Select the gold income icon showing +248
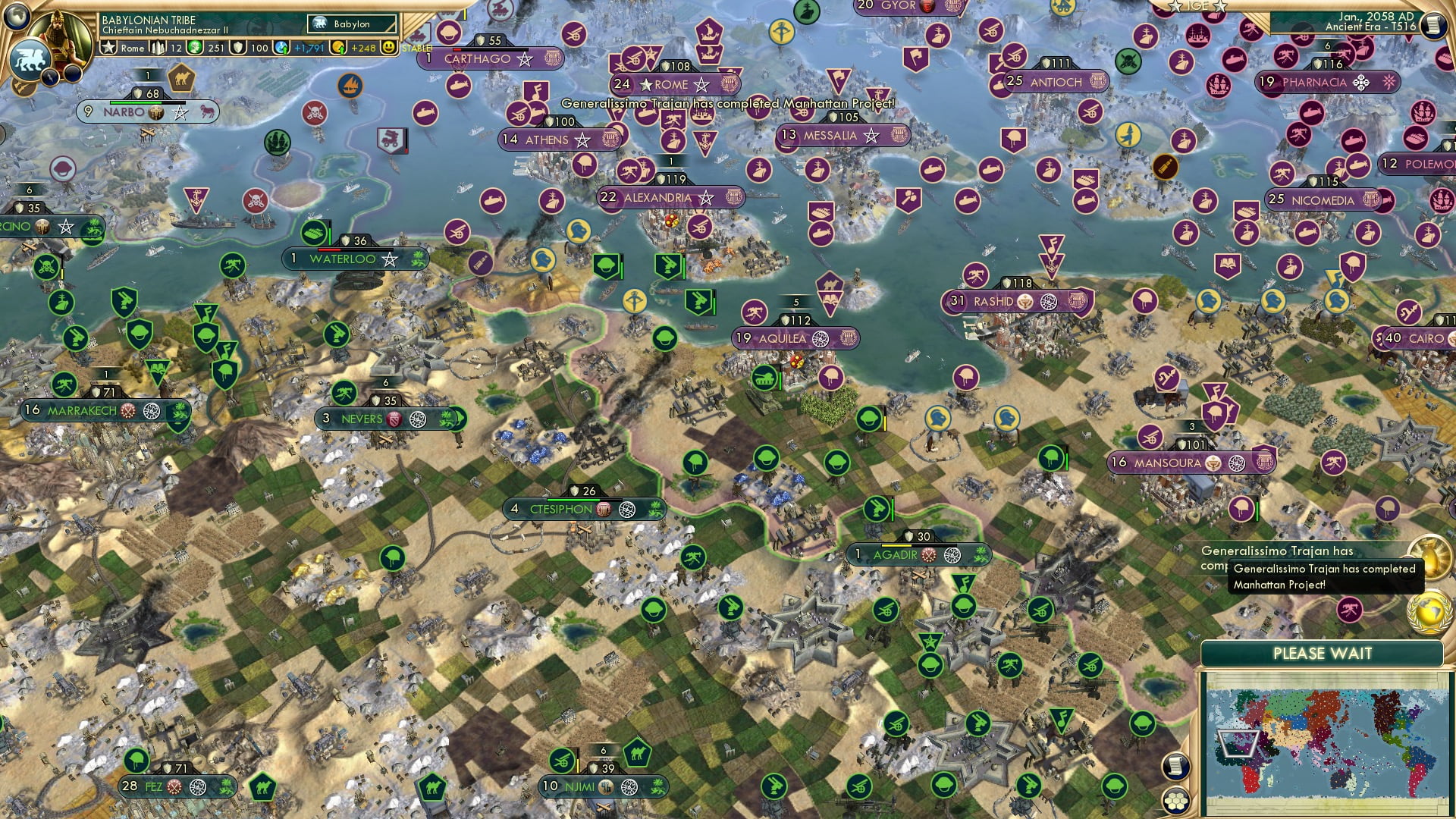This screenshot has width=1456, height=819. click(x=337, y=49)
